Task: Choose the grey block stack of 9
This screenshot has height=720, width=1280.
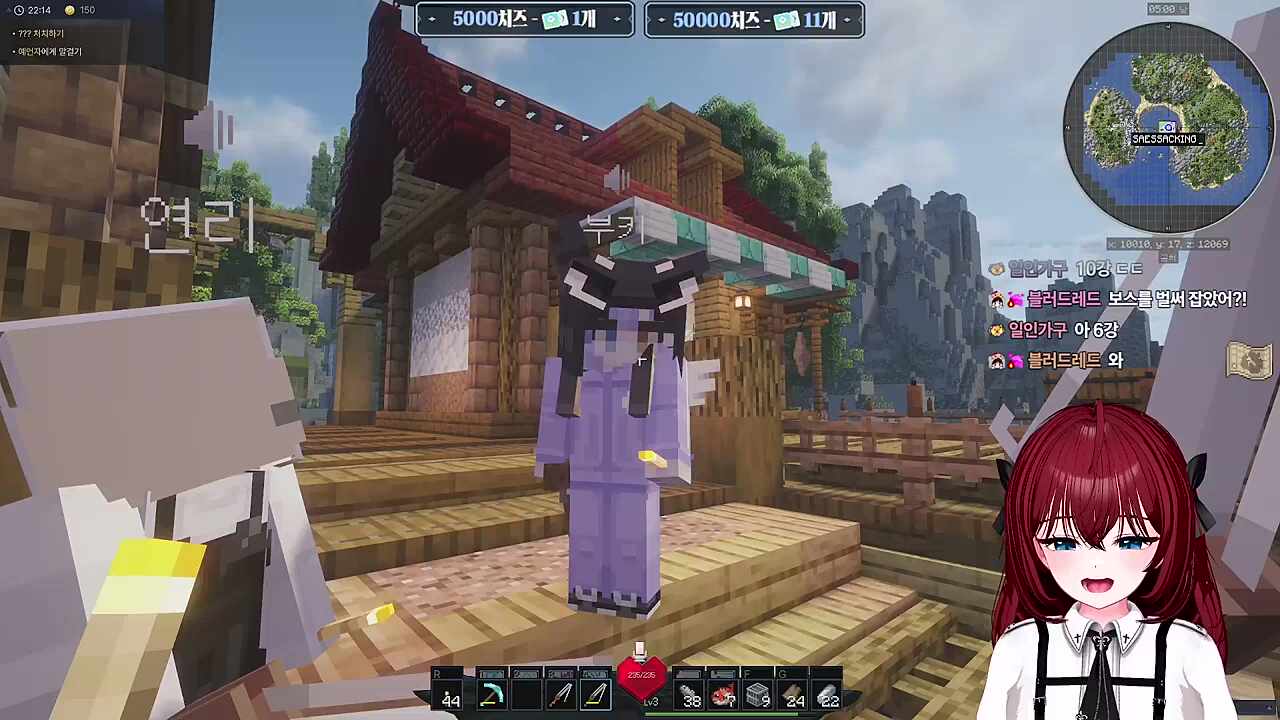Action: point(759,694)
